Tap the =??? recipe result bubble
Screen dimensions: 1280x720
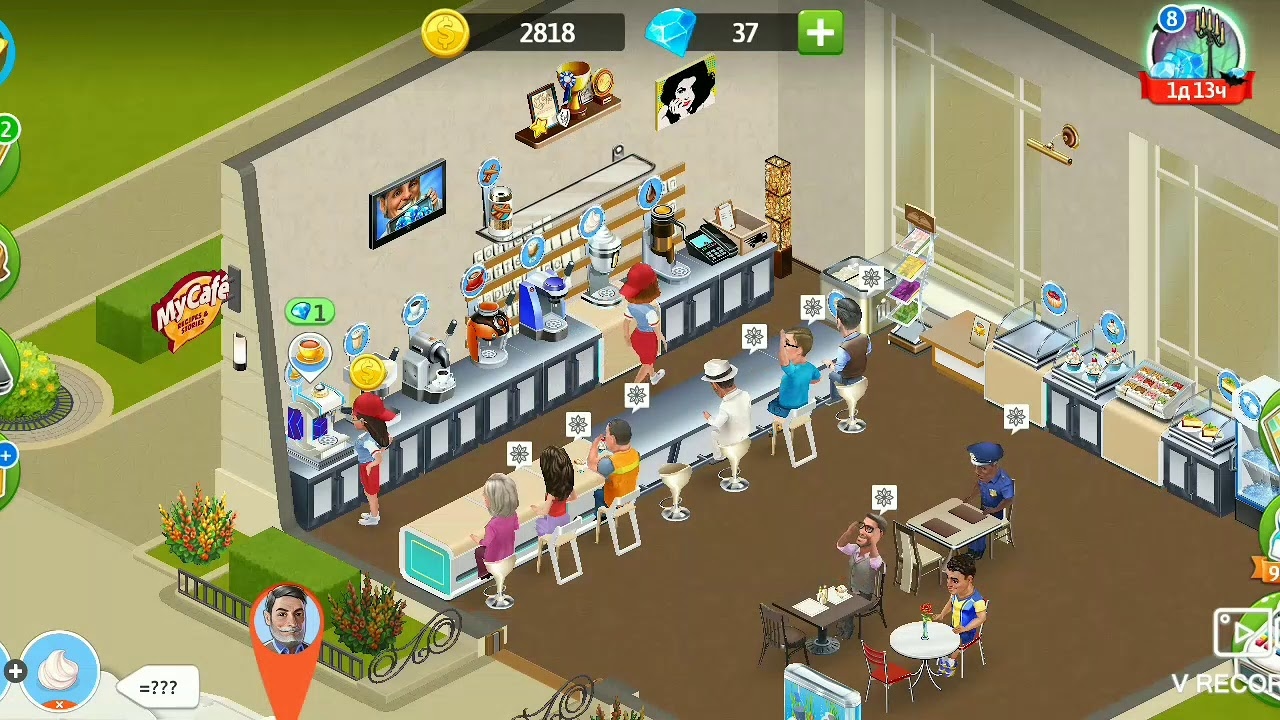tap(159, 687)
